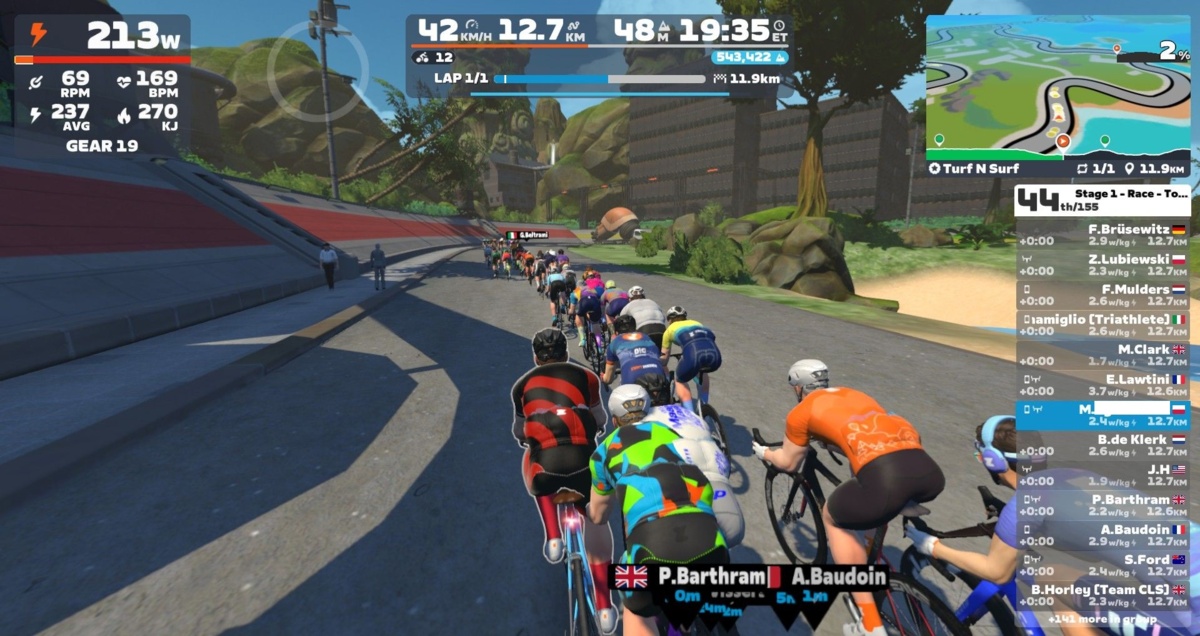Image resolution: width=1200 pixels, height=636 pixels.
Task: Click the A.Baudoin name tag above the rider
Action: 838,577
